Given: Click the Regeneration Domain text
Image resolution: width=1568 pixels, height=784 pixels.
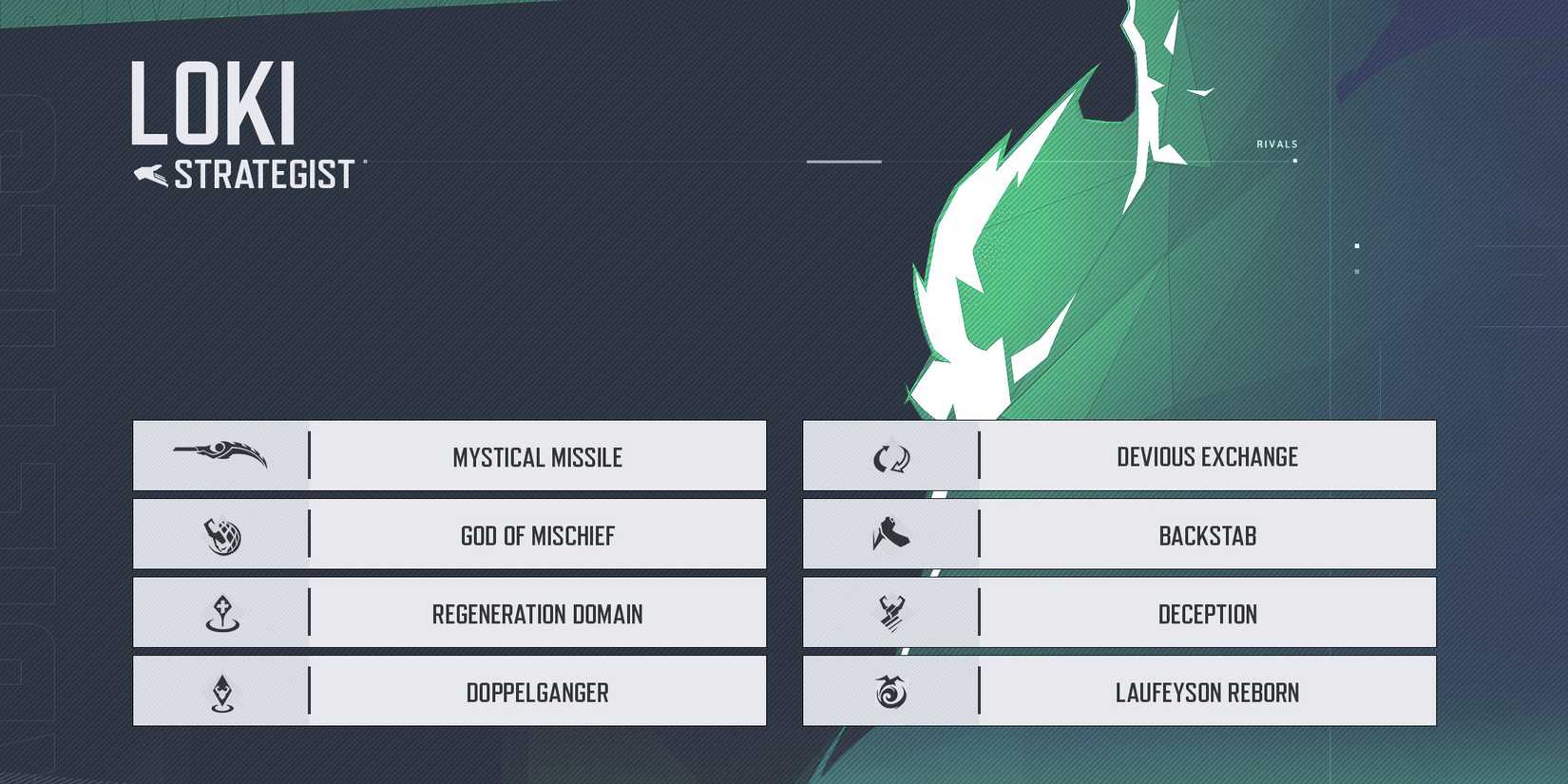Looking at the screenshot, I should [x=538, y=614].
